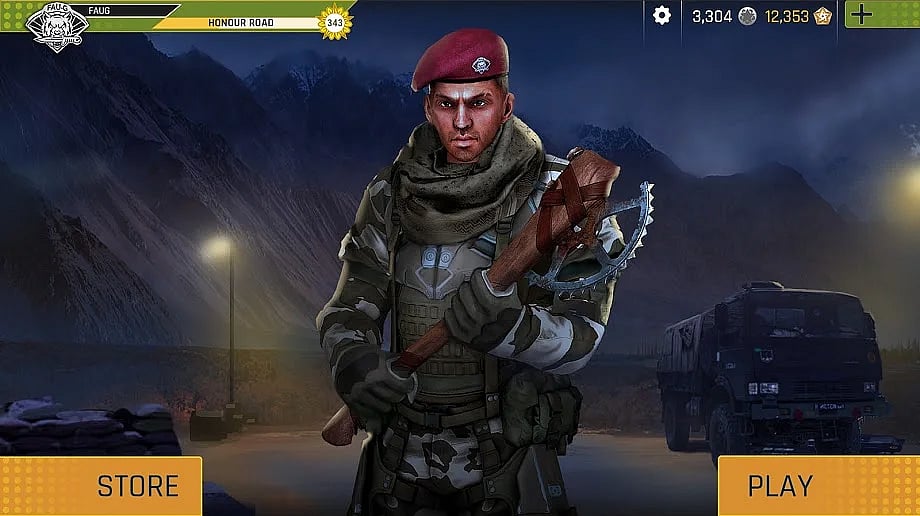Open settings with the gear icon

click(x=661, y=15)
